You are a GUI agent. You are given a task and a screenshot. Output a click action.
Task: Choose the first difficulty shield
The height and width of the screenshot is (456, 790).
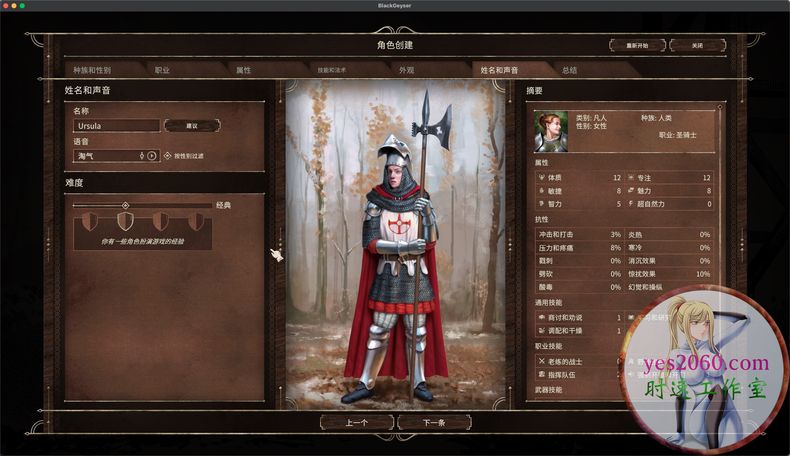click(x=90, y=220)
